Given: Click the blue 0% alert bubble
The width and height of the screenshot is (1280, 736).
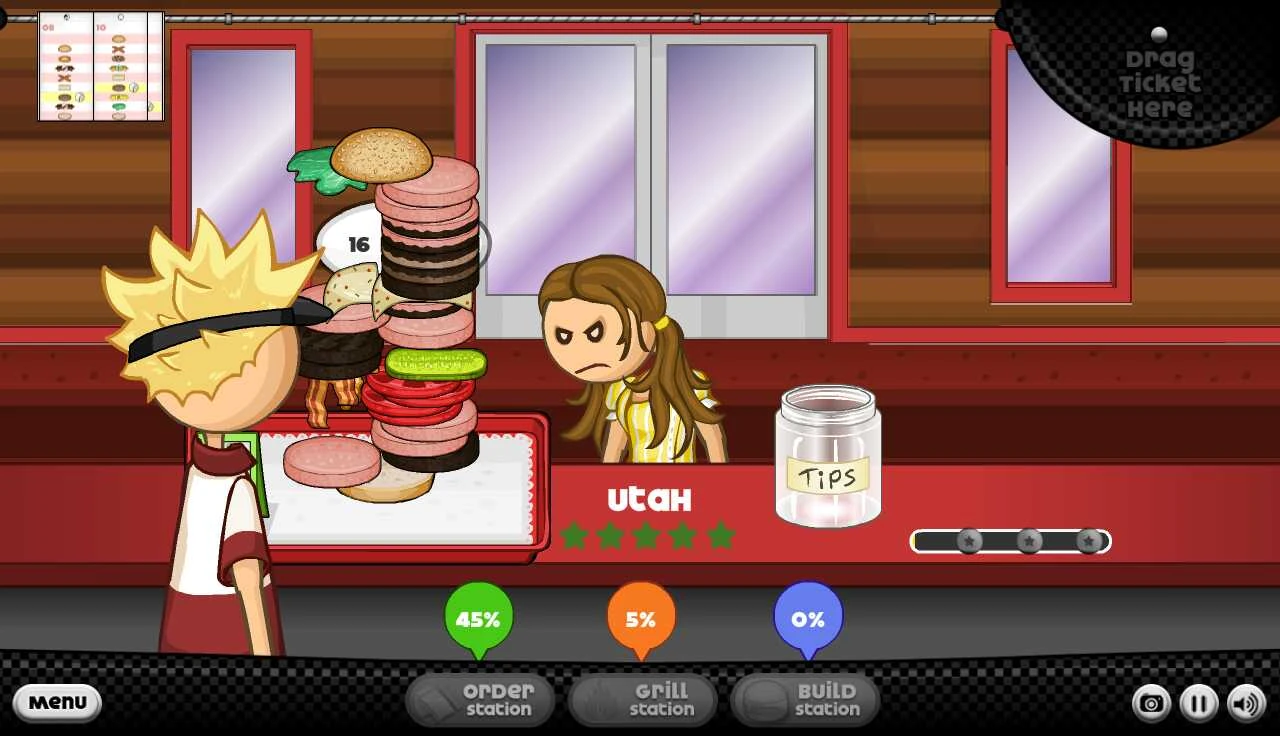Looking at the screenshot, I should point(808,619).
